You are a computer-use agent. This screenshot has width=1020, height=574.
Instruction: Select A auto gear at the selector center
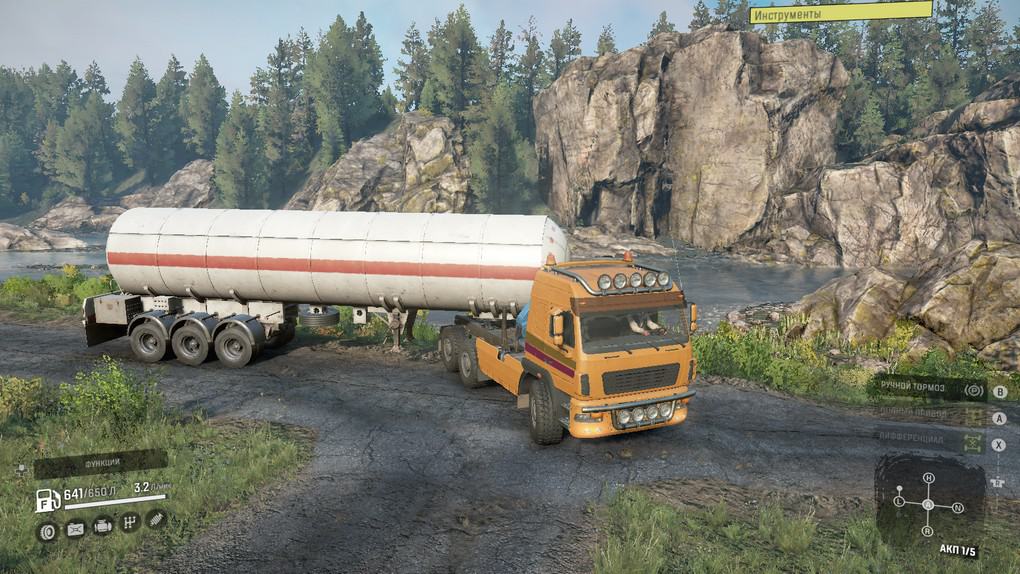click(x=928, y=503)
